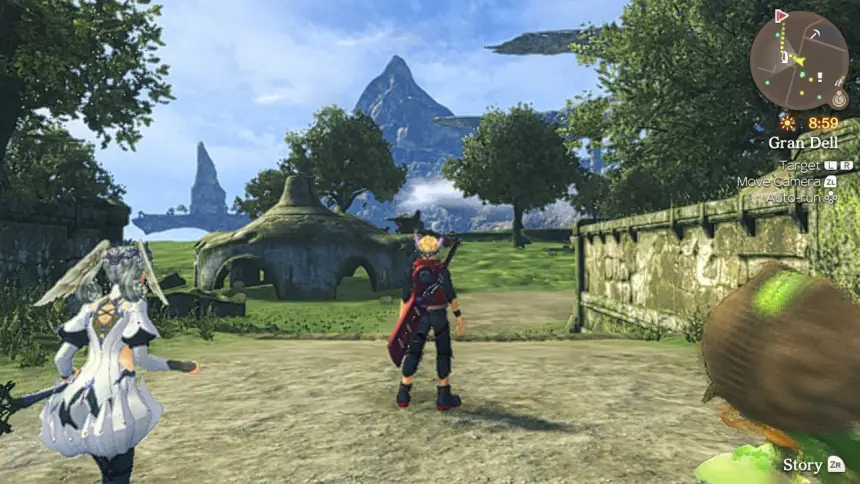The width and height of the screenshot is (860, 484).
Task: Click the pickaxe marker on the minimap
Action: 815,34
